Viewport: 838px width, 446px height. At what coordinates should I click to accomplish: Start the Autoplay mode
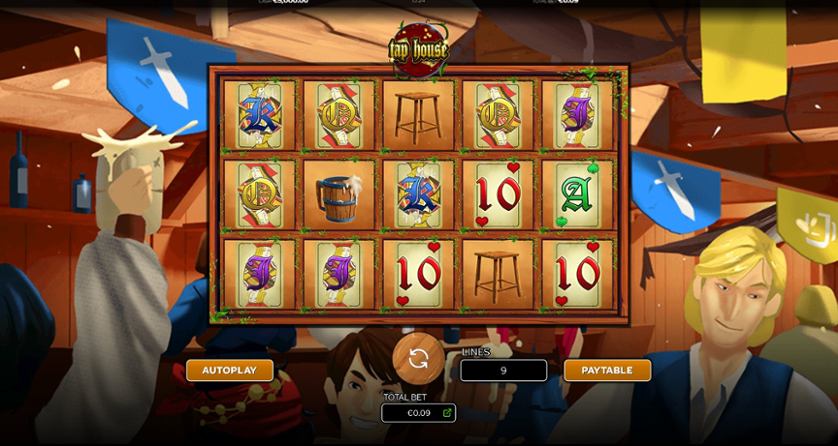pos(229,370)
